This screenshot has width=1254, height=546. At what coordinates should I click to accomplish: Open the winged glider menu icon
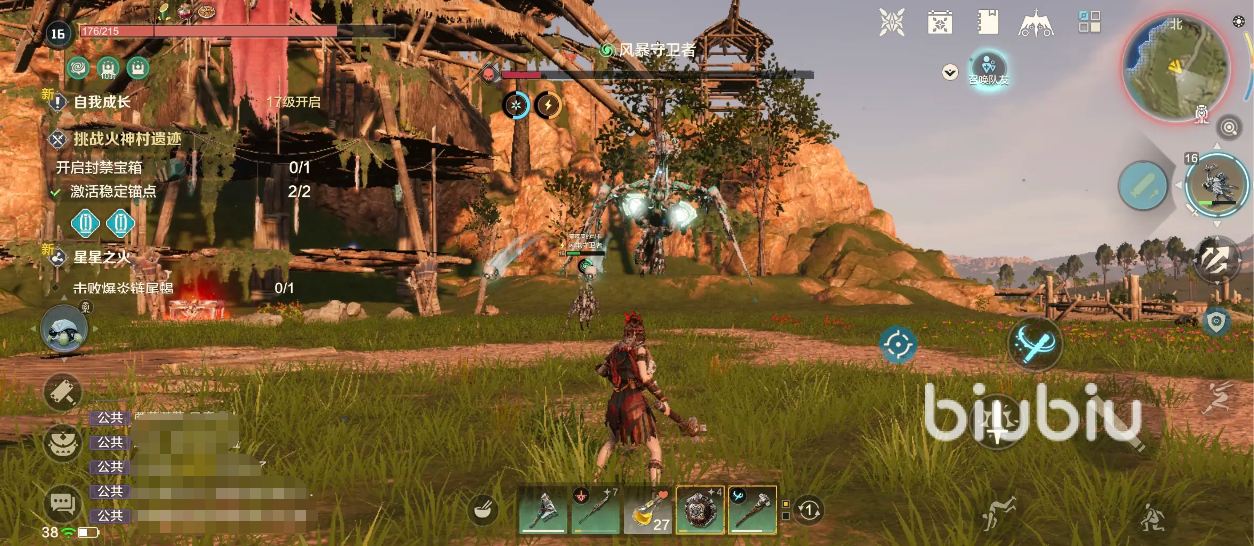tap(1037, 22)
